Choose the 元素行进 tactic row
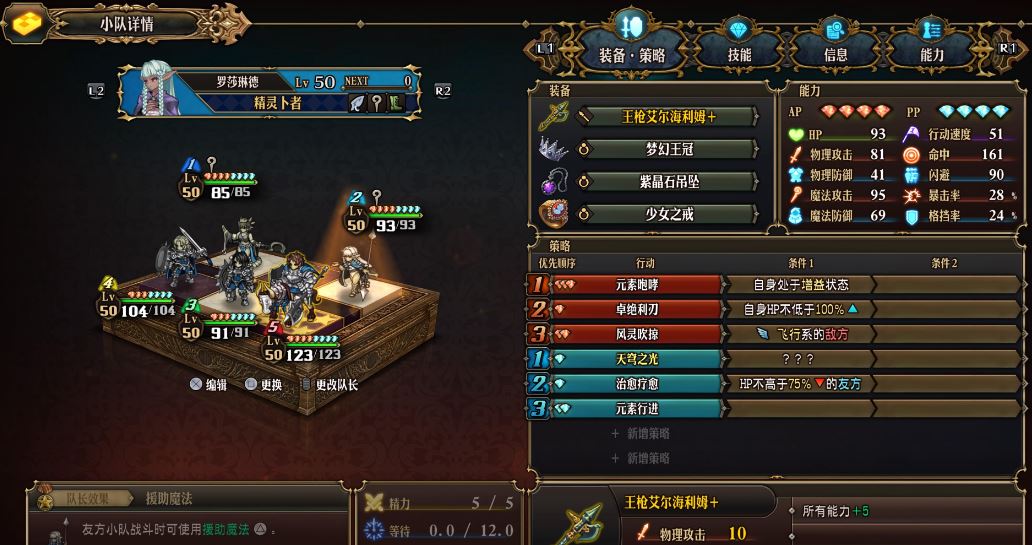 pyautogui.click(x=635, y=408)
